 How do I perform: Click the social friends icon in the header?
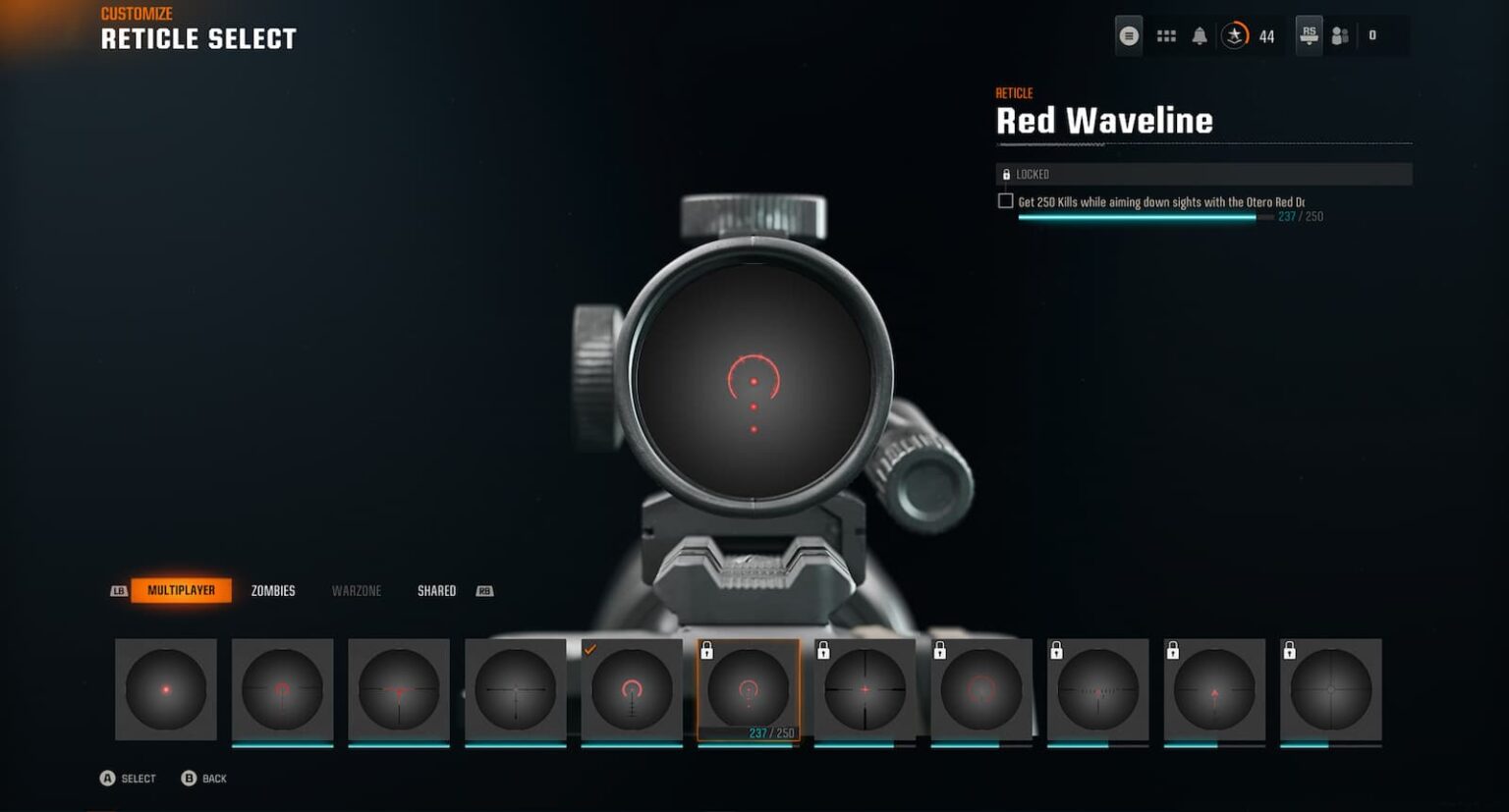tap(1341, 34)
